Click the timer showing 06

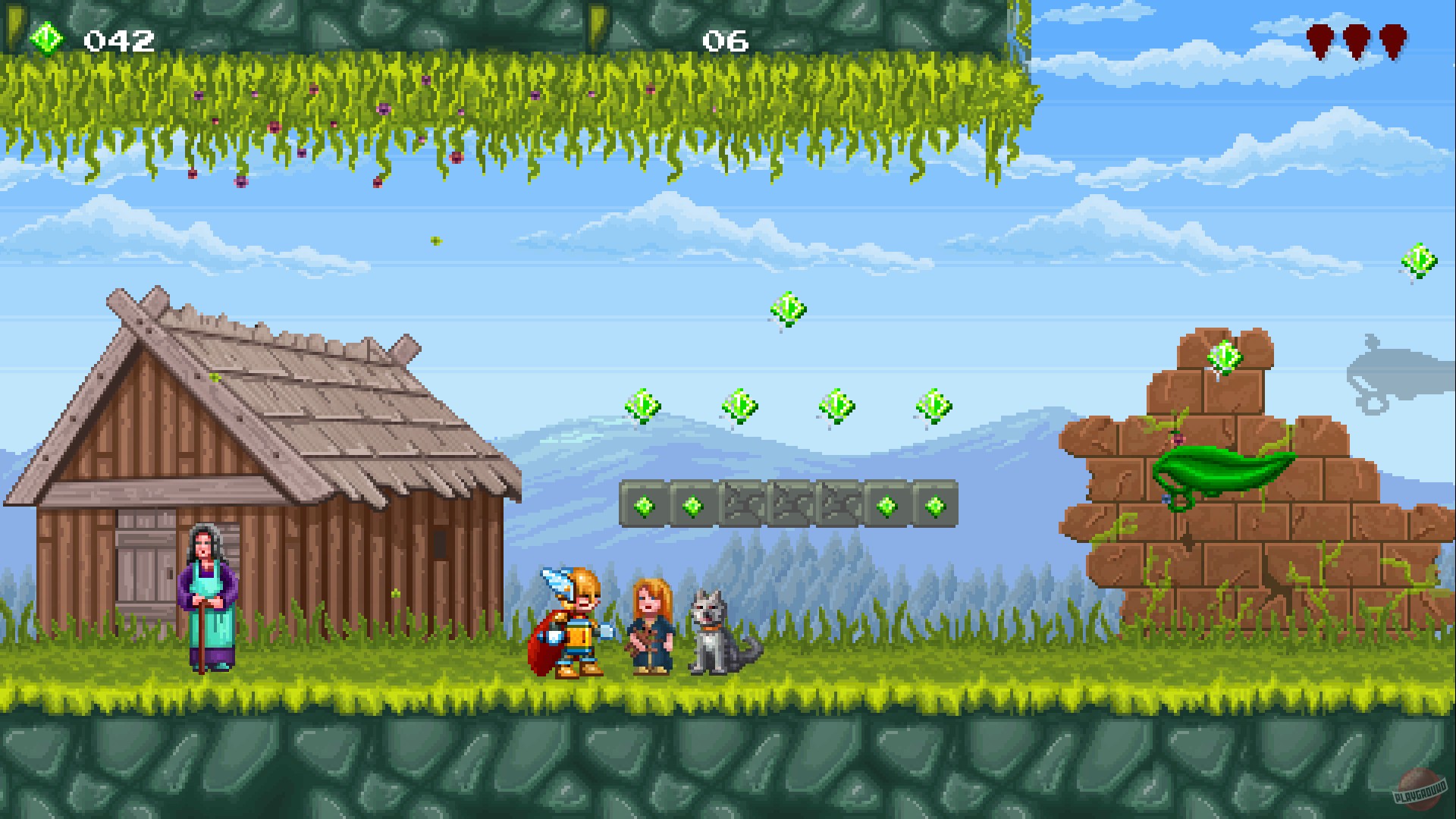click(726, 42)
